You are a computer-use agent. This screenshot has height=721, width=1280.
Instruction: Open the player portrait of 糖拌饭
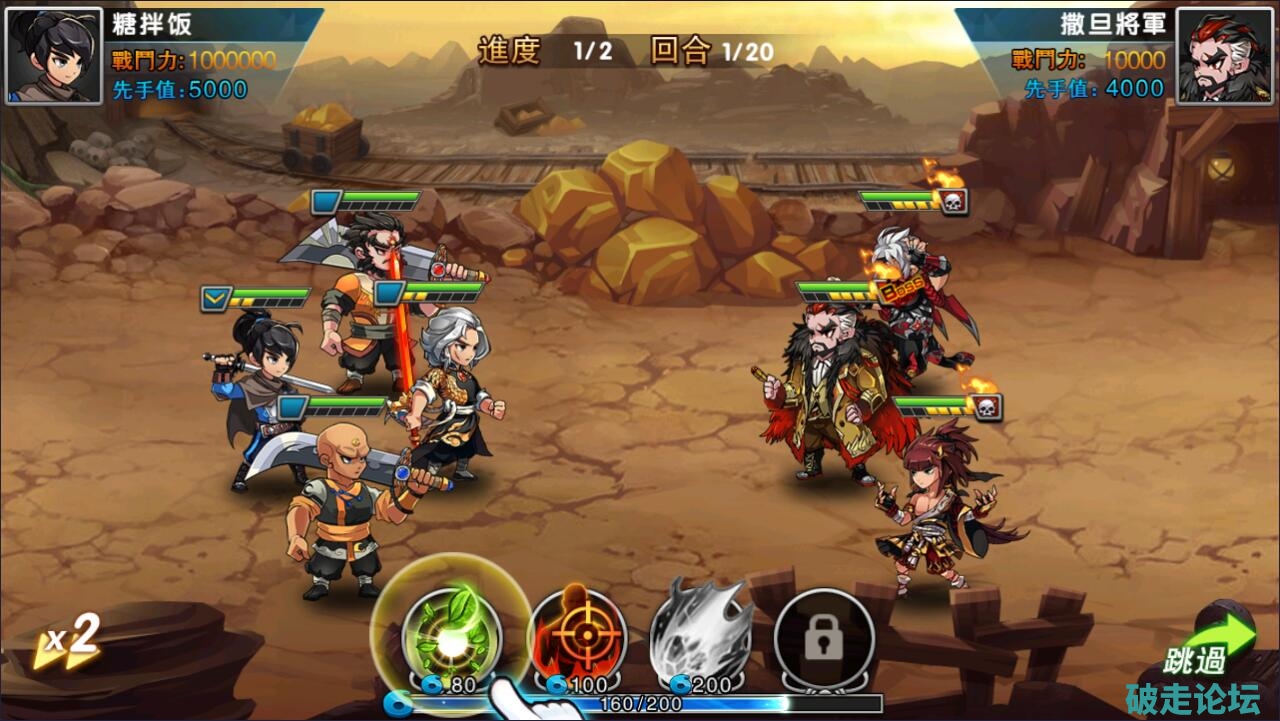tap(54, 56)
